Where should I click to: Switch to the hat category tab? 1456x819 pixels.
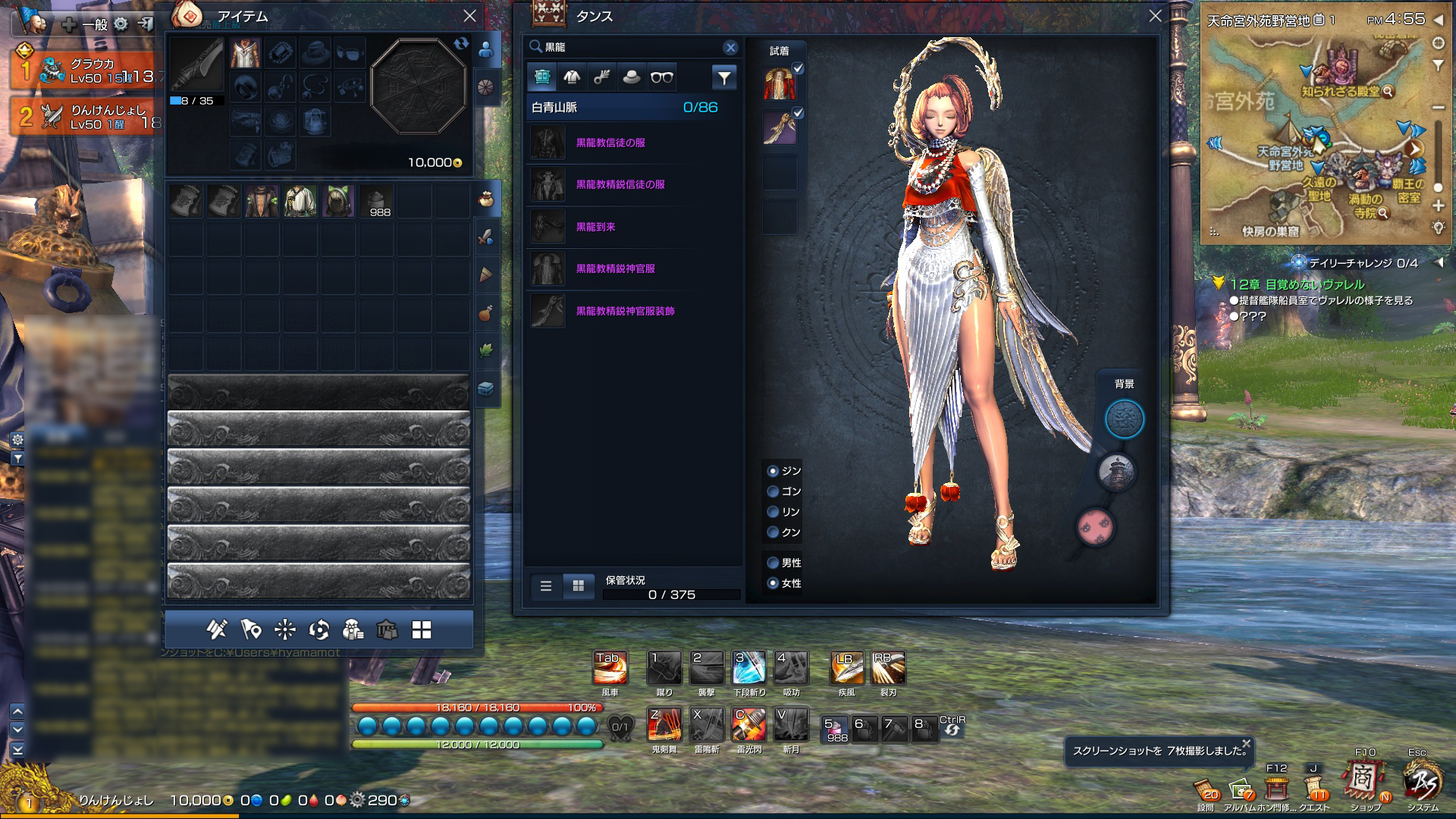click(x=631, y=77)
